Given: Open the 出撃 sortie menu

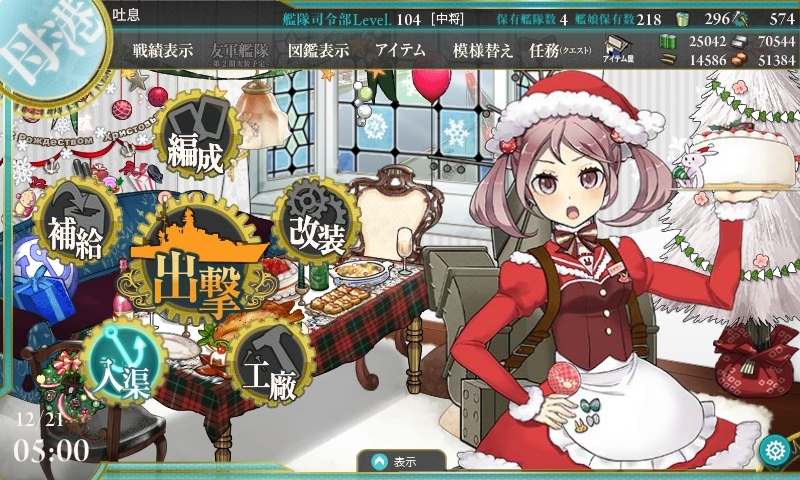Looking at the screenshot, I should click(196, 270).
